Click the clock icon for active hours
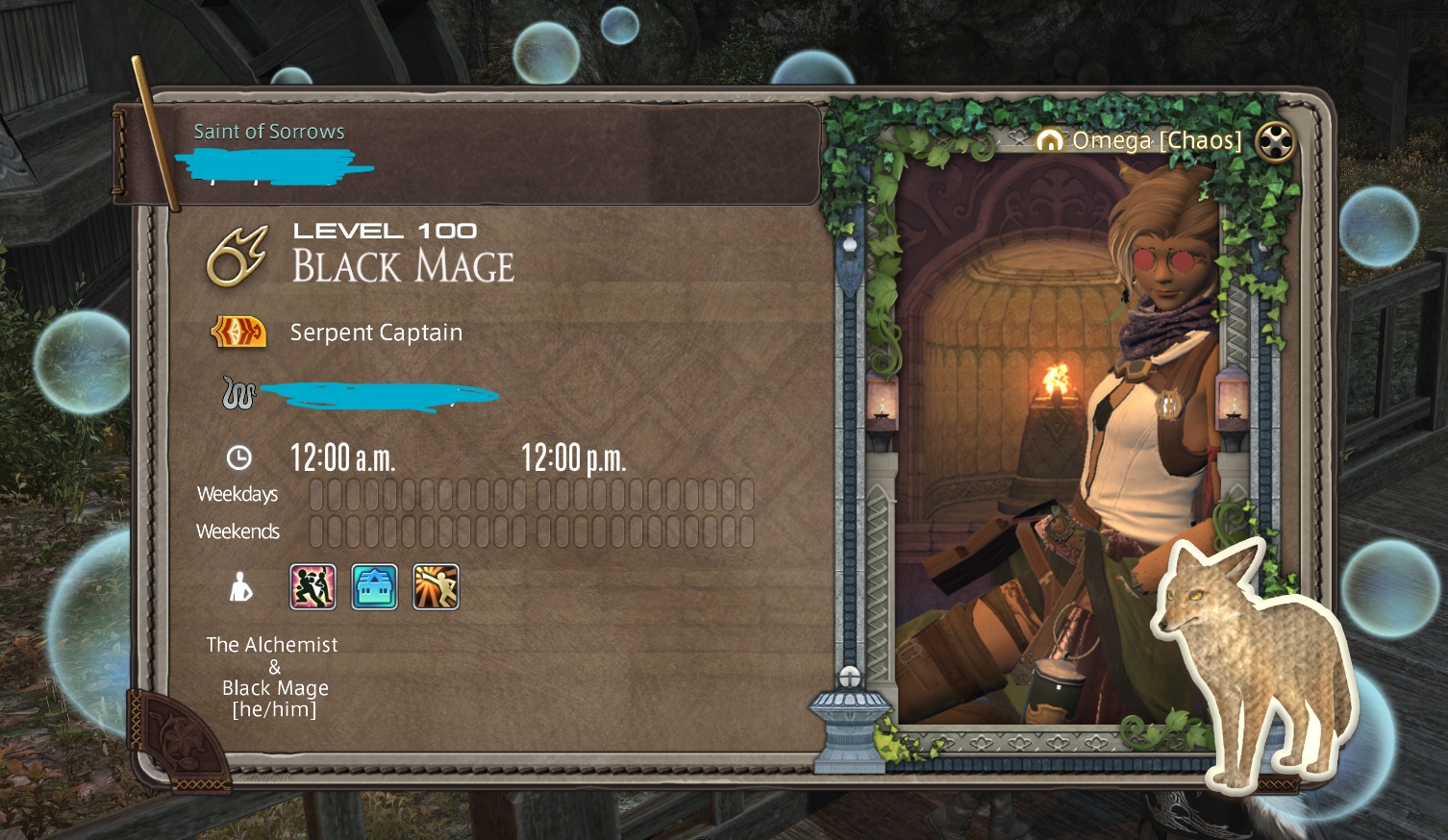 tap(238, 457)
